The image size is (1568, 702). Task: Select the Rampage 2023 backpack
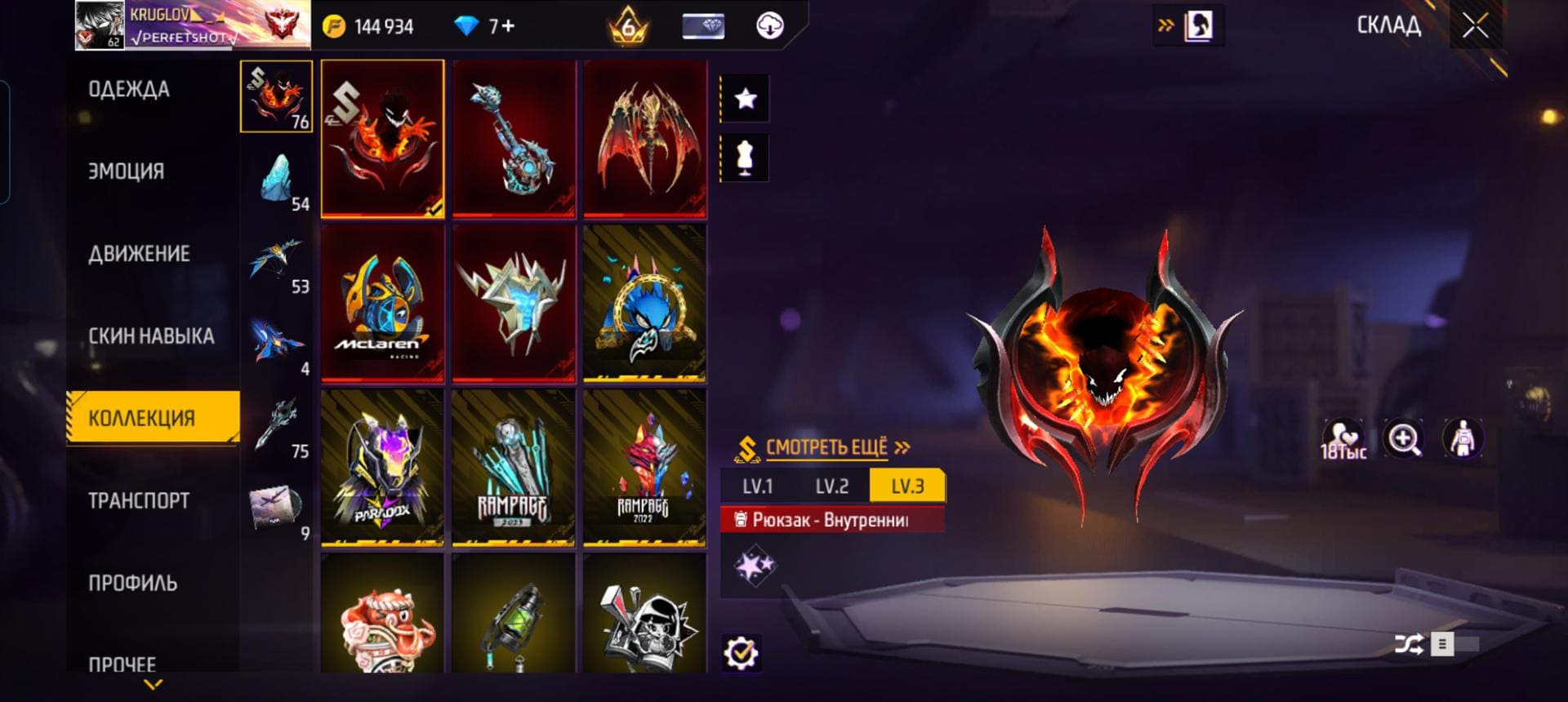pyautogui.click(x=513, y=468)
